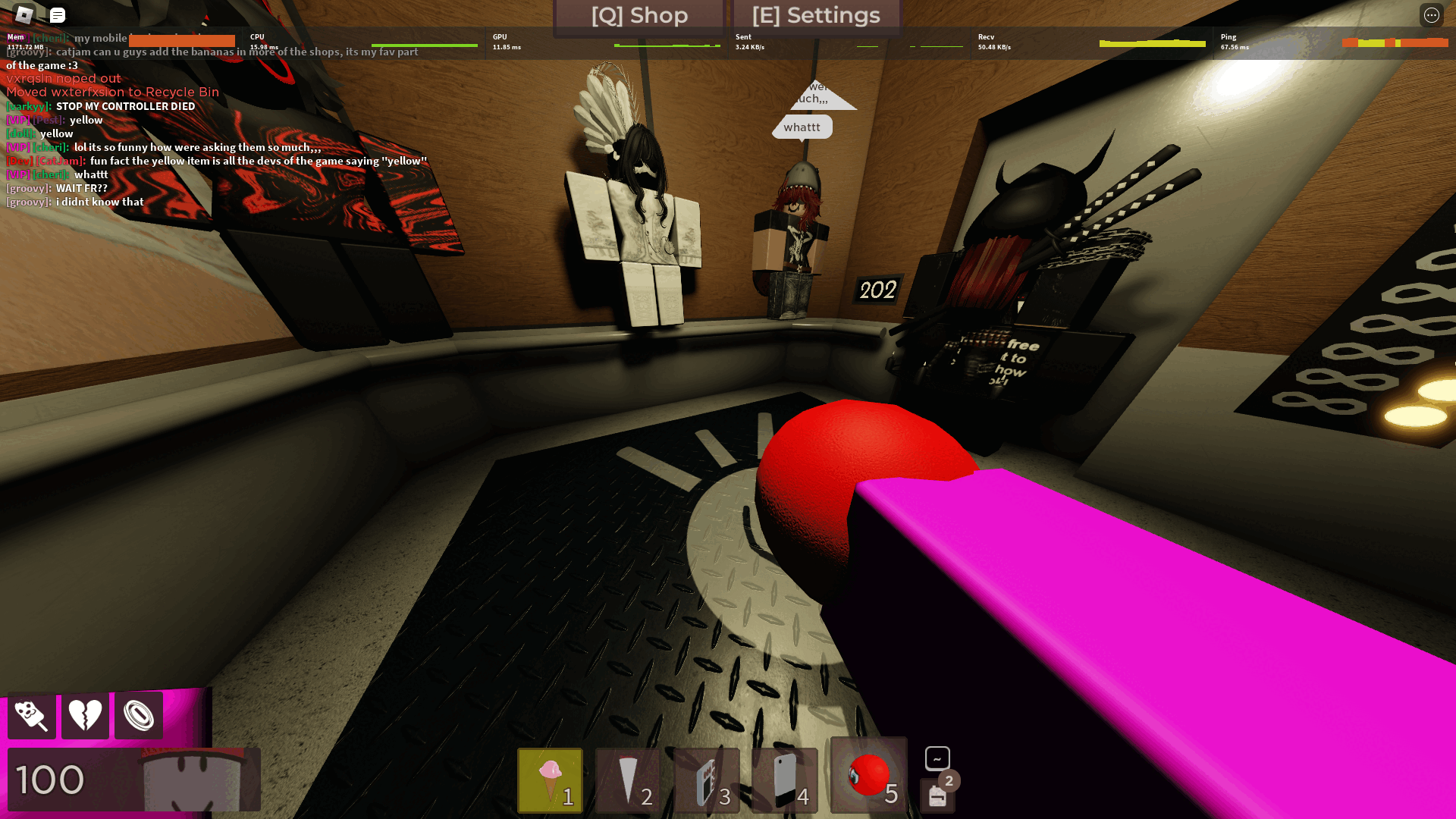Equip the ice cream cone in hotbar slot 1
Viewport: 1456px width, 819px height.
click(549, 780)
